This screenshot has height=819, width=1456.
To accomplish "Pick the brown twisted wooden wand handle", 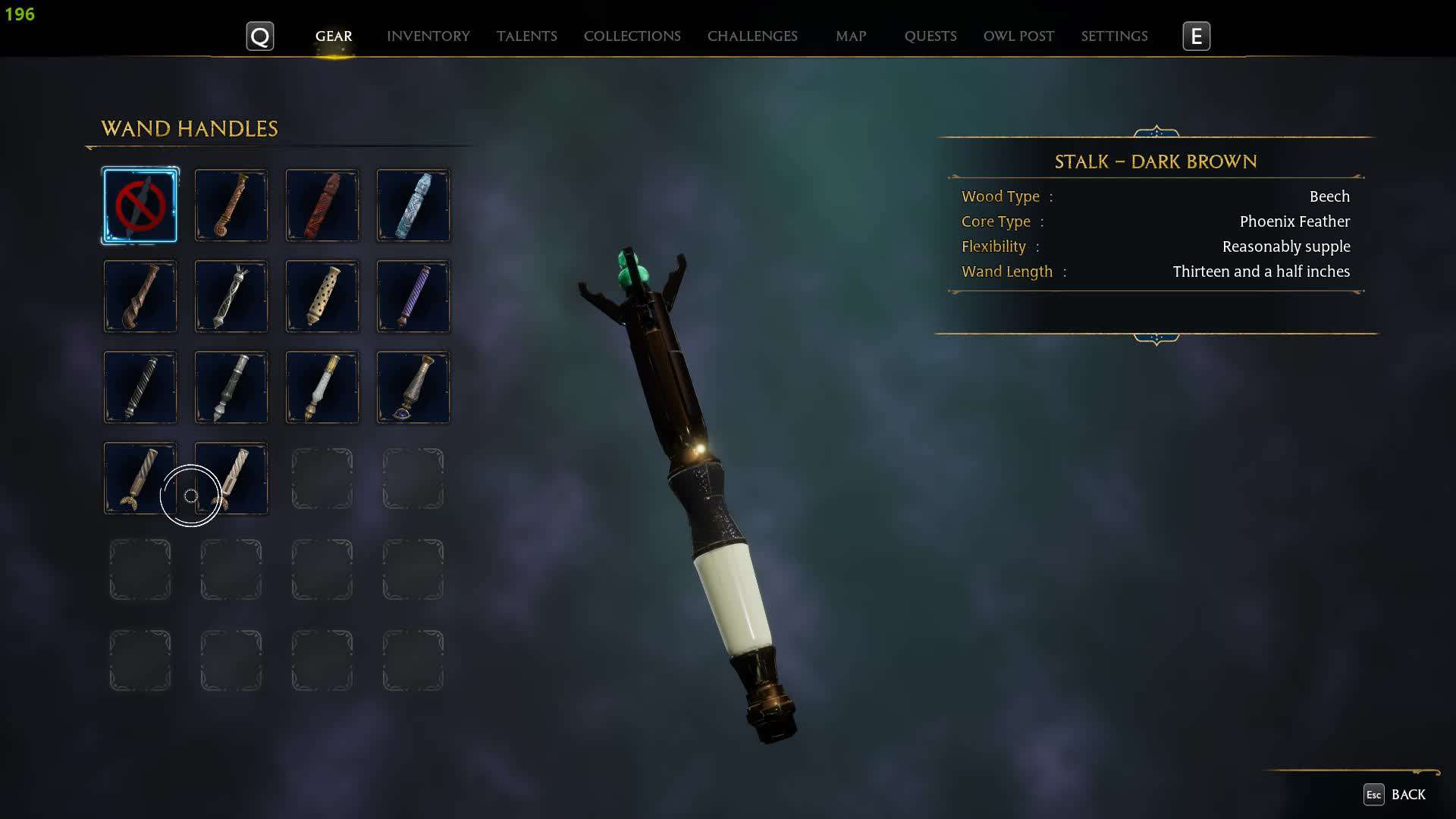I will 140,297.
